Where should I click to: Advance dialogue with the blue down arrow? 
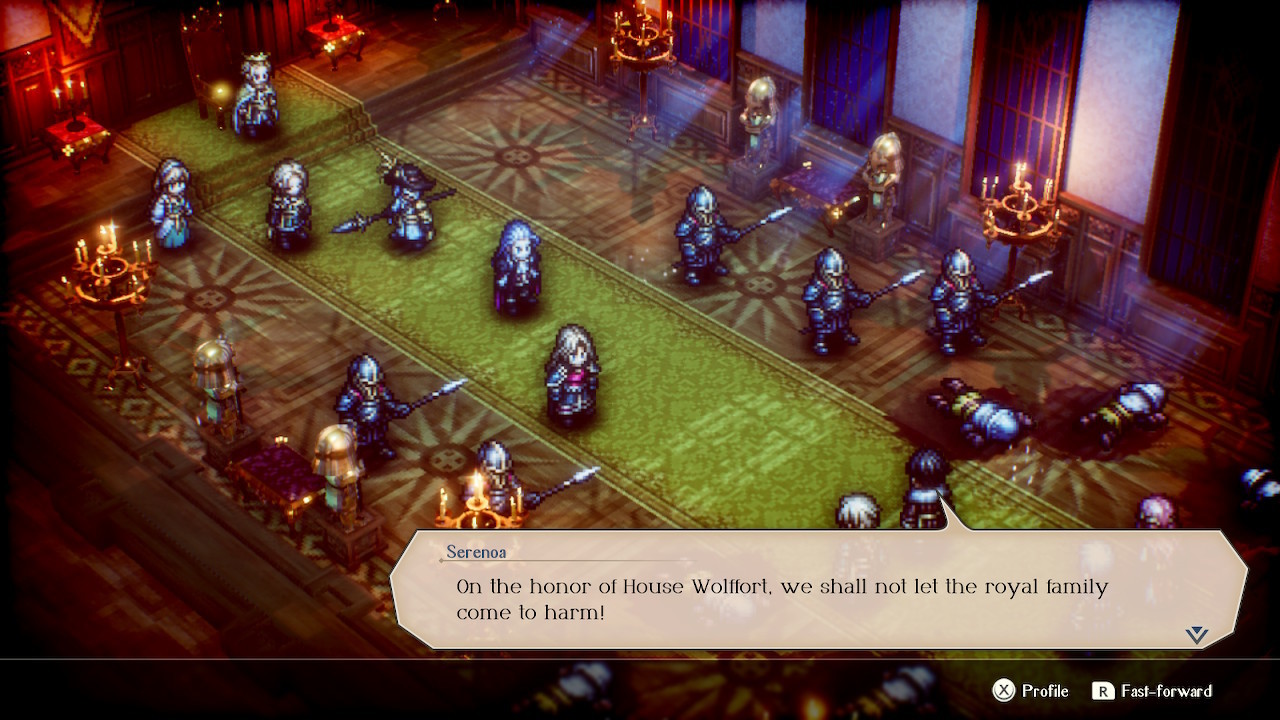[1197, 635]
